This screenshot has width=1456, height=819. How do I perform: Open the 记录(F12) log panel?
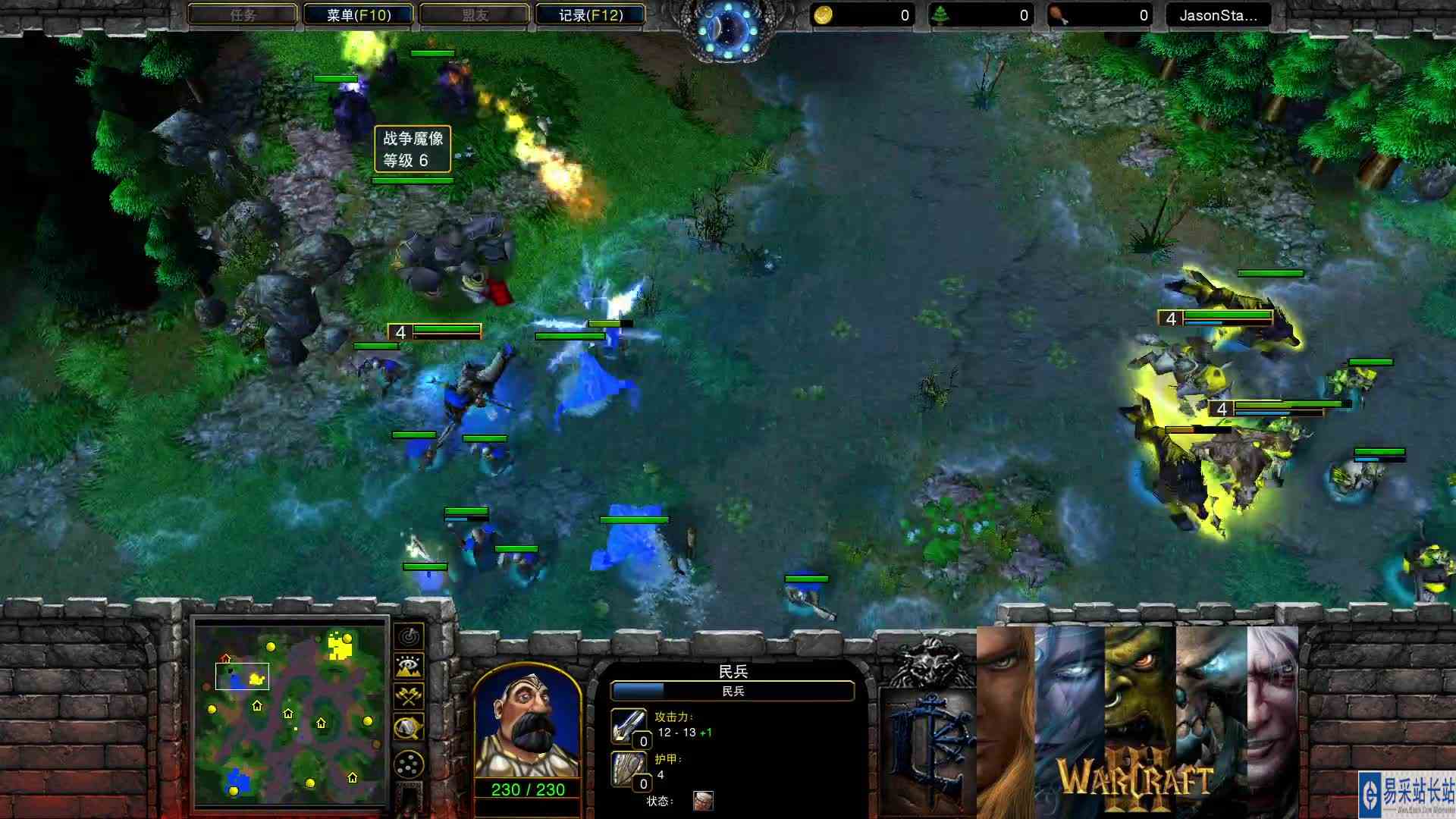590,14
